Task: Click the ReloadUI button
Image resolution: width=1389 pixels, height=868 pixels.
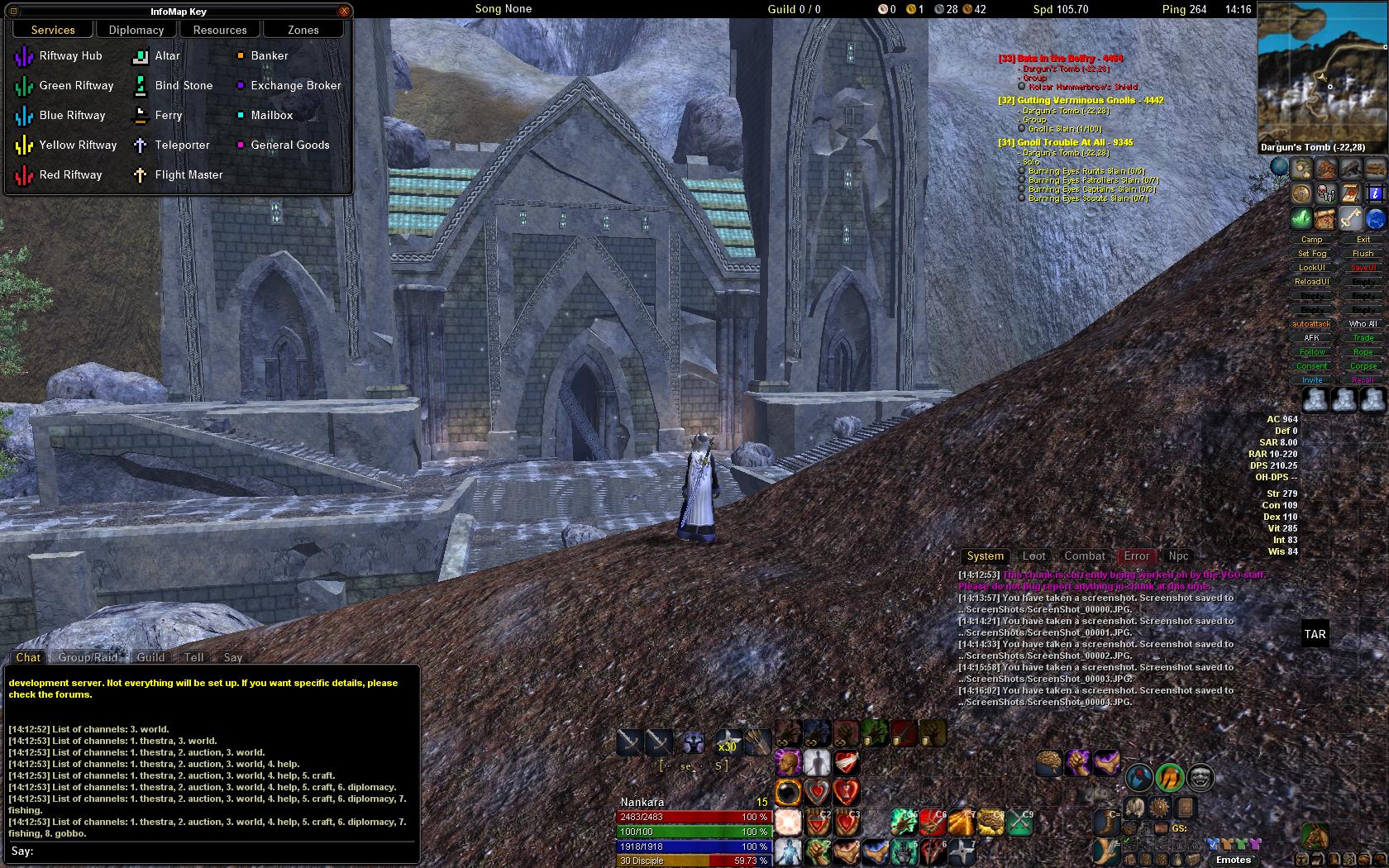Action: [x=1312, y=282]
